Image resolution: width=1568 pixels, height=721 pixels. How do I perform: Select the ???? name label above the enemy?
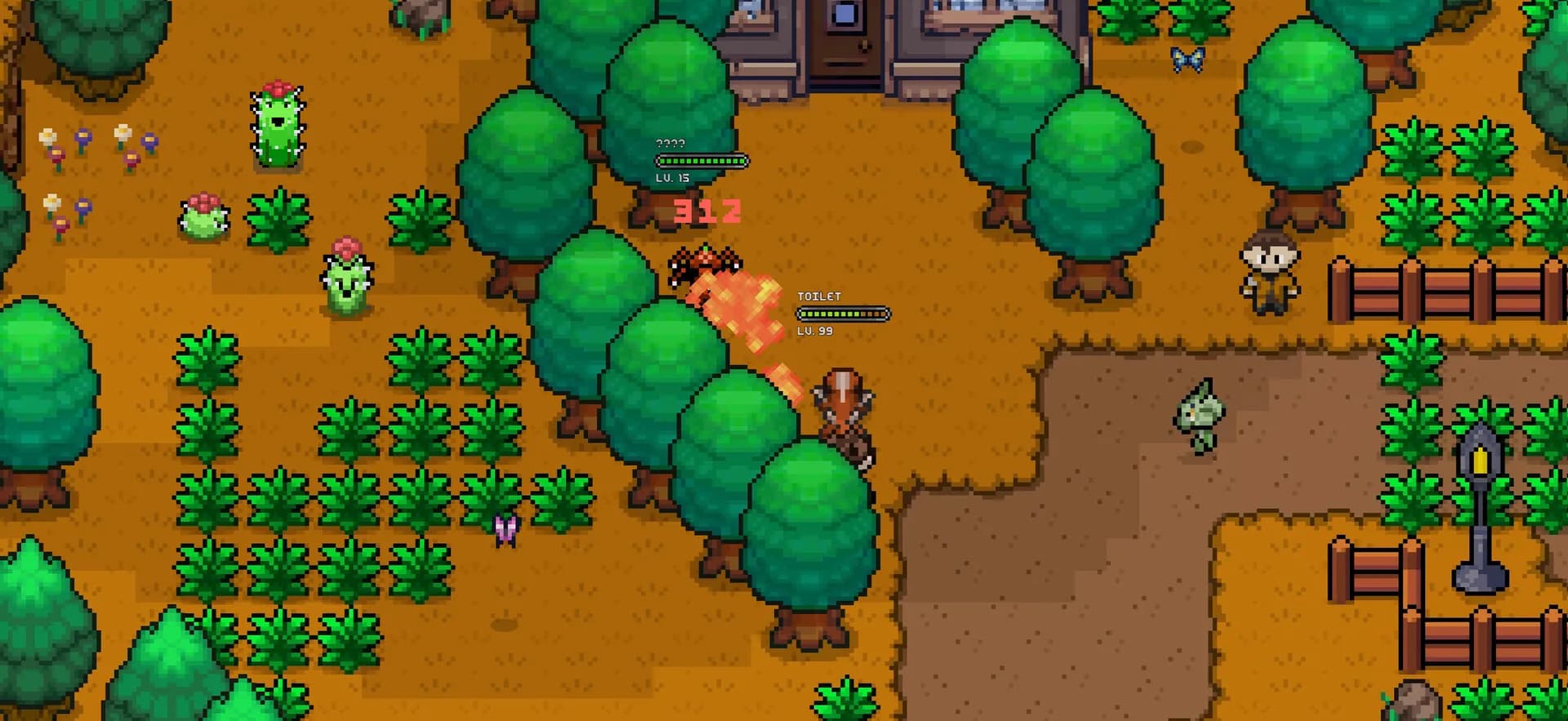(x=670, y=145)
